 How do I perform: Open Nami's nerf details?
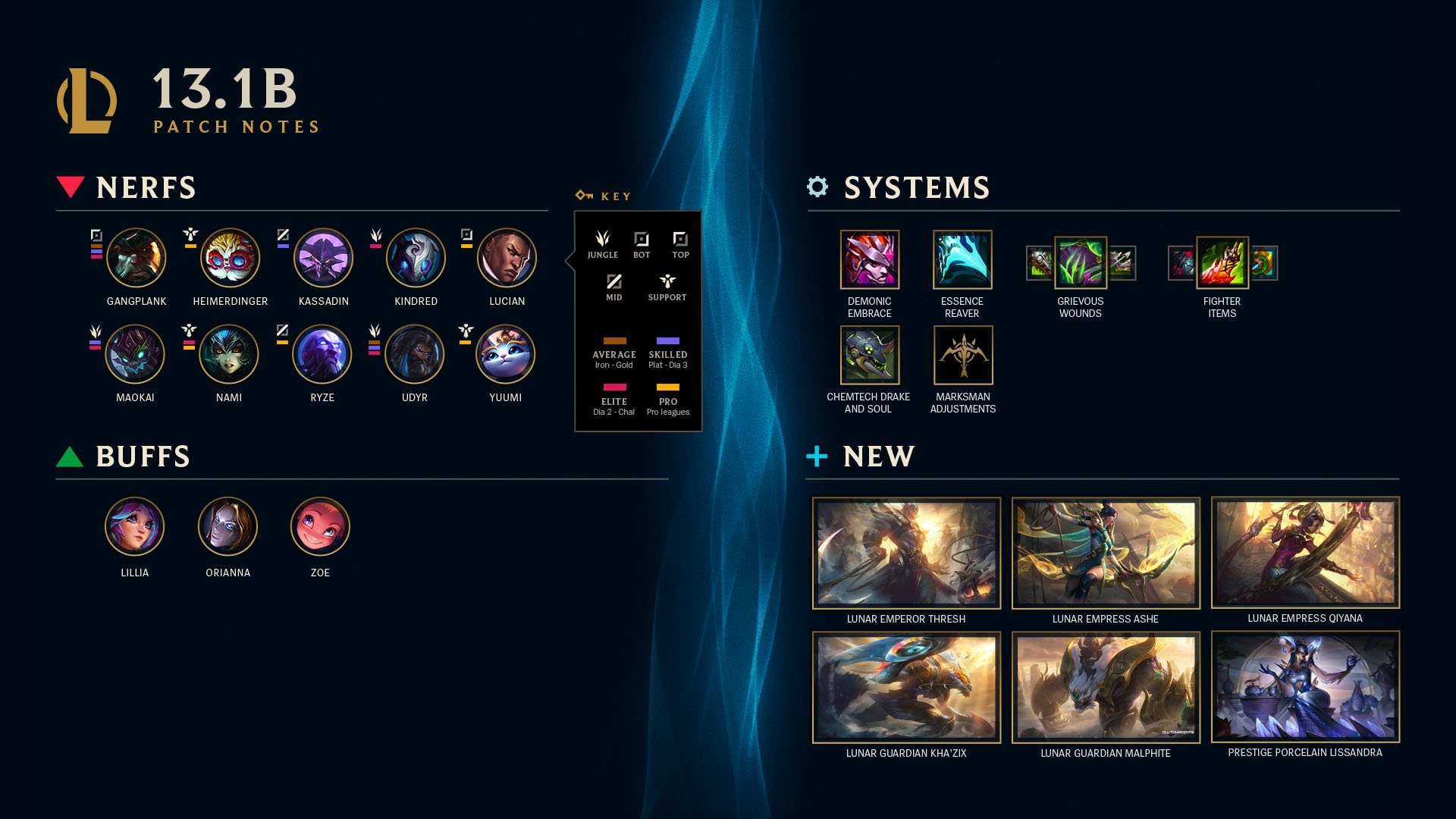pos(228,354)
